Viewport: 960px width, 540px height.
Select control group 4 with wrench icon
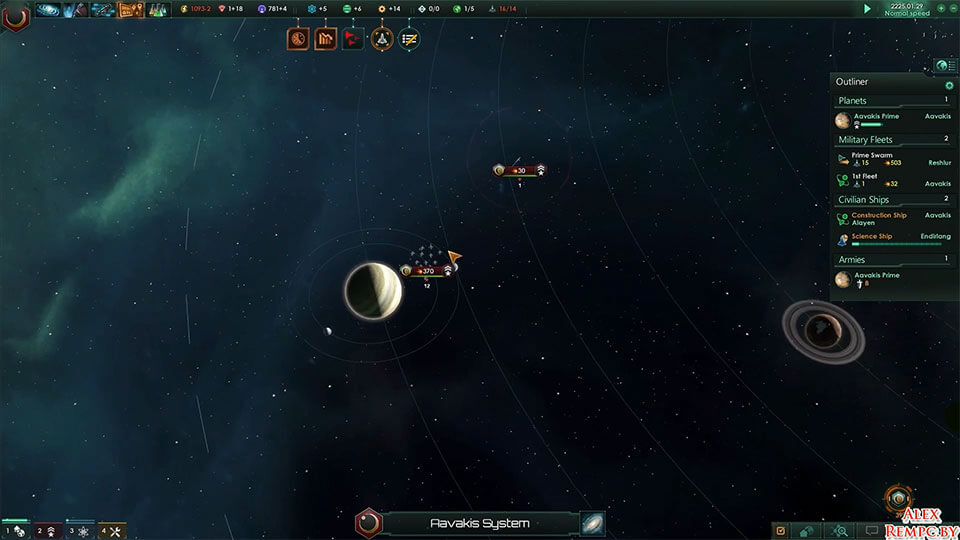110,531
